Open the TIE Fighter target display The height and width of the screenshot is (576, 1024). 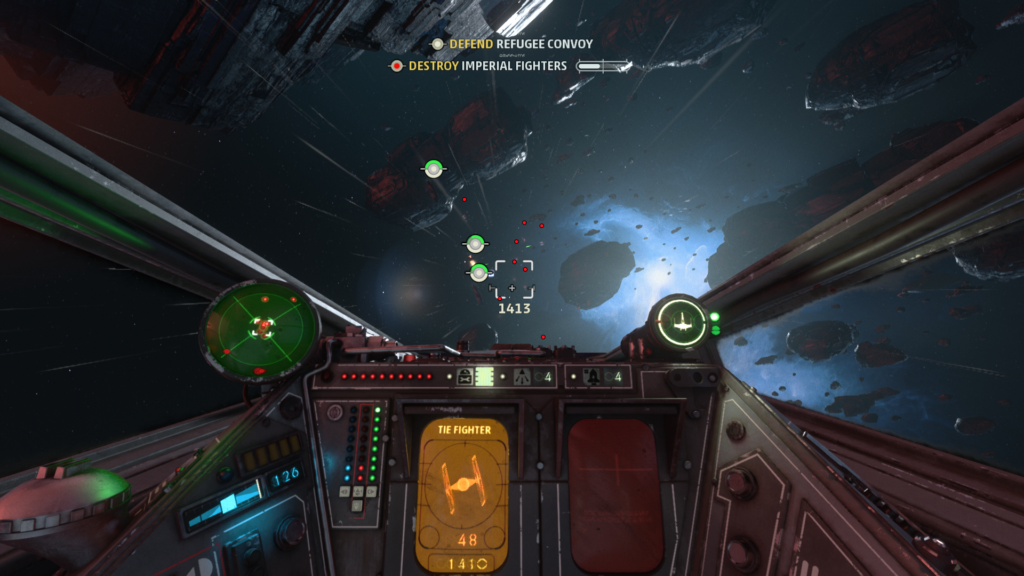(x=461, y=494)
